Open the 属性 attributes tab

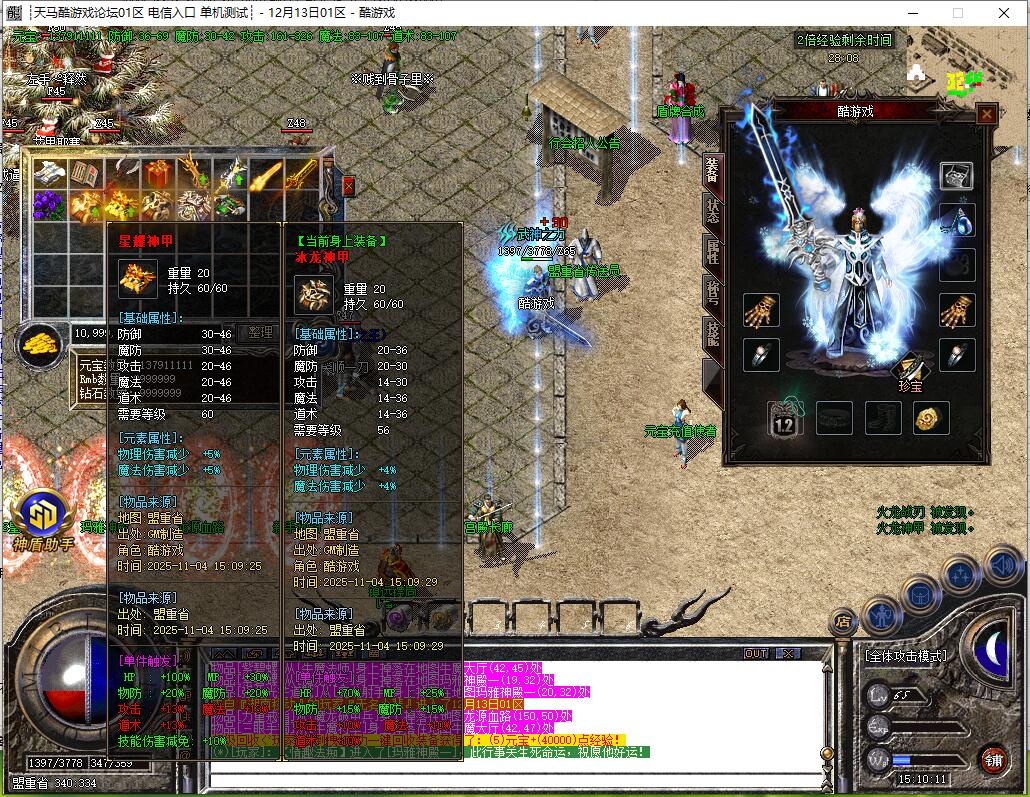click(712, 252)
